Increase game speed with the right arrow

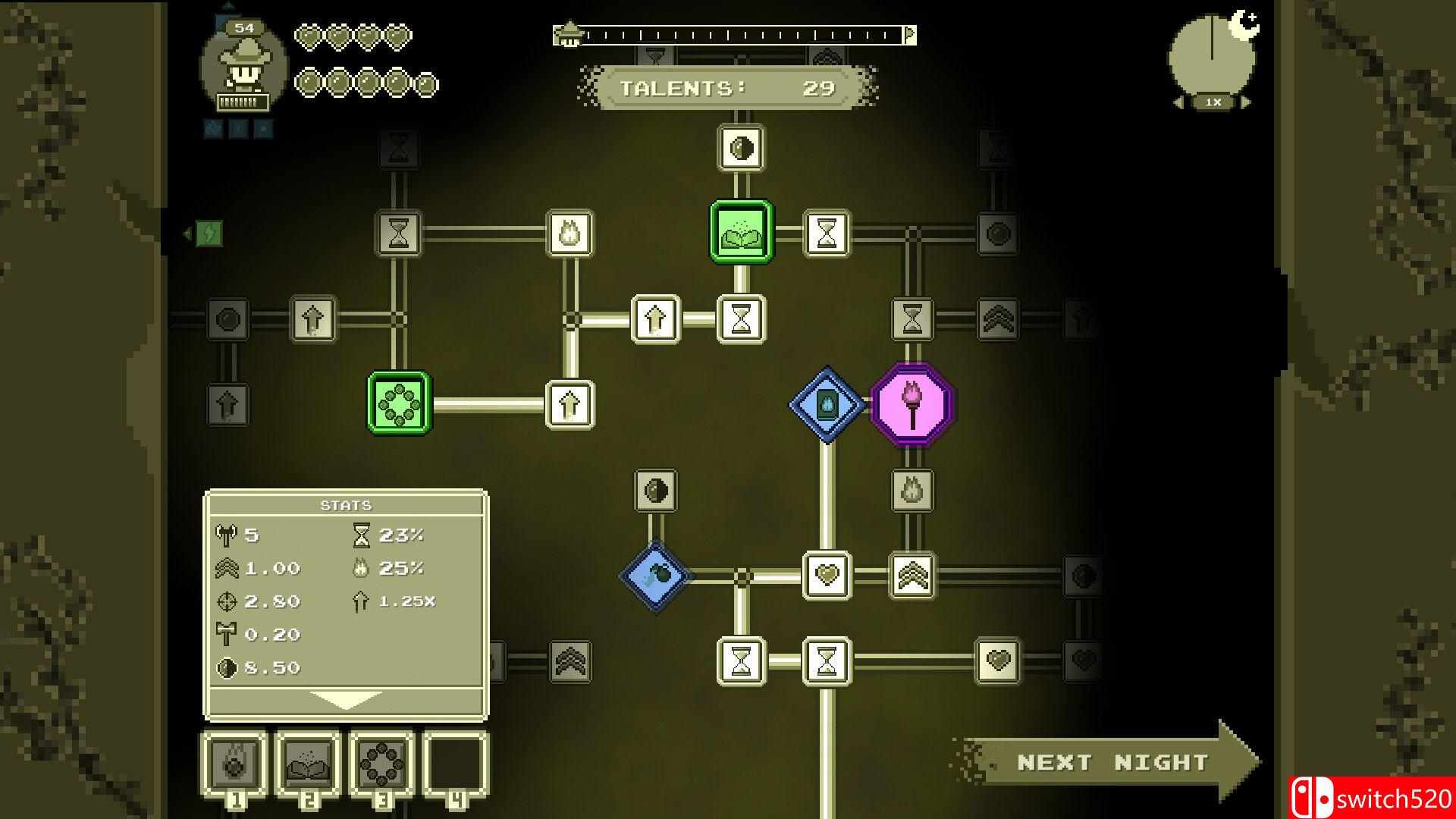coord(1246,99)
